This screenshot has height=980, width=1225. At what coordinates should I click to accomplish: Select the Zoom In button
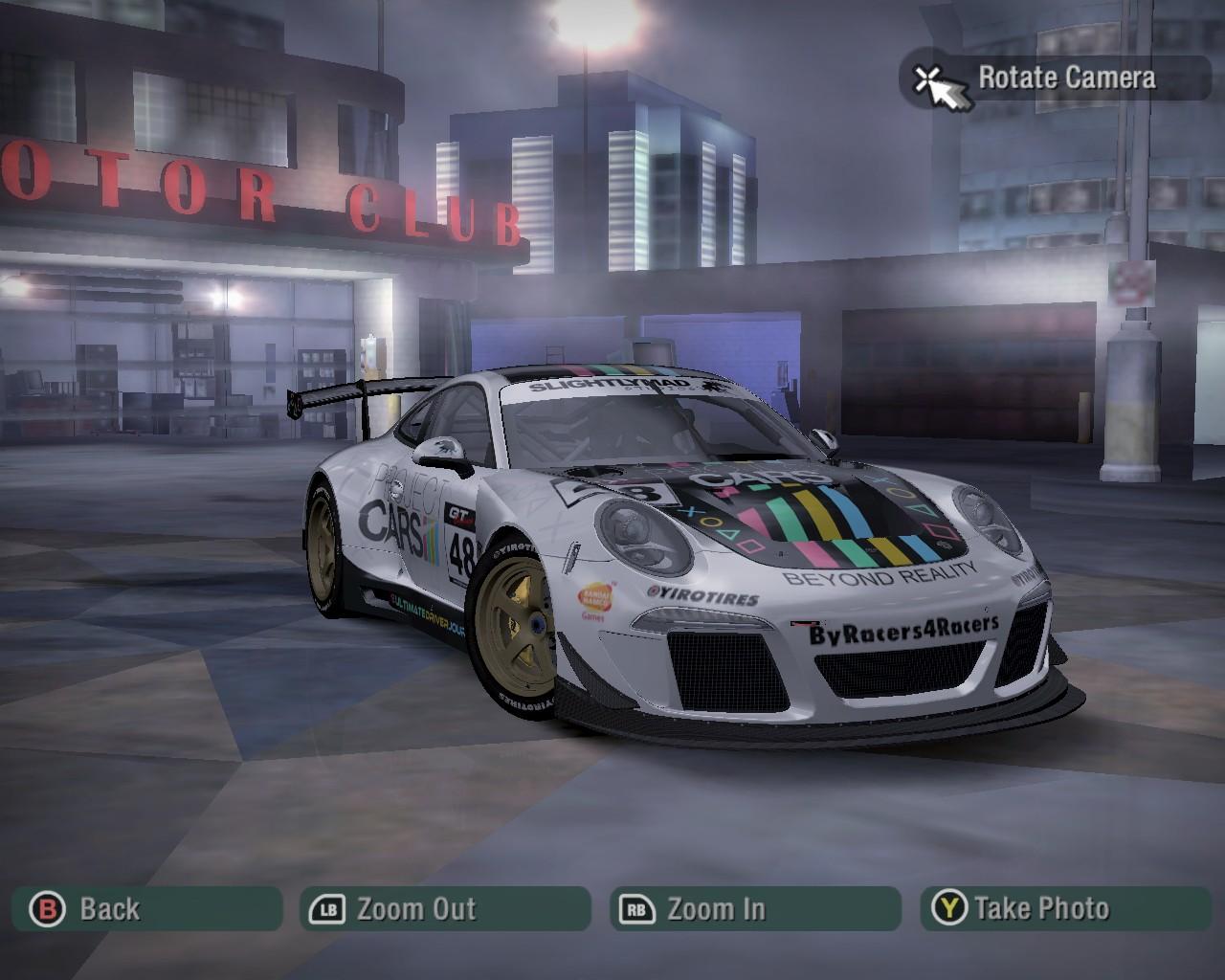(x=755, y=908)
